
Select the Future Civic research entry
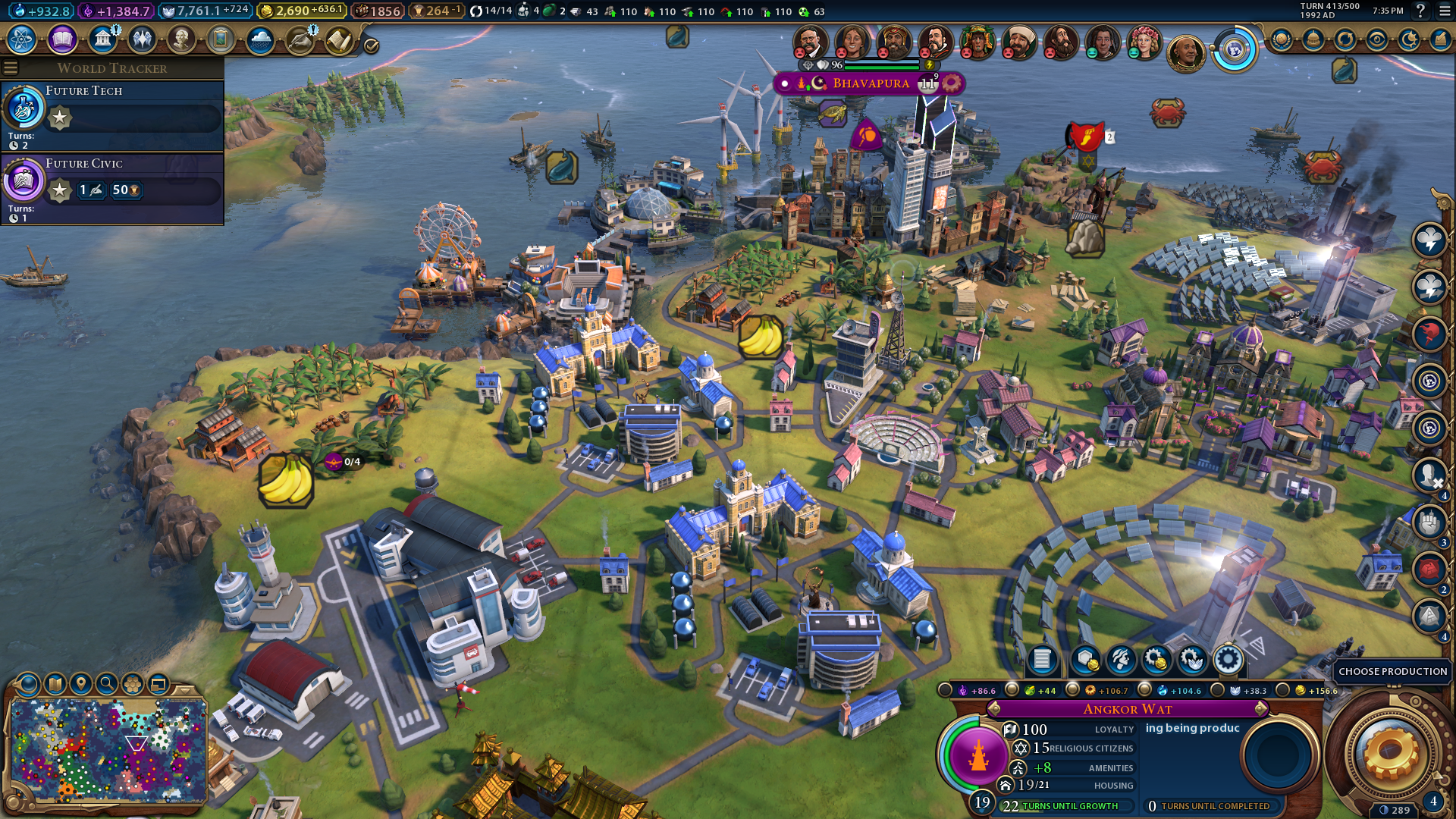click(x=112, y=188)
